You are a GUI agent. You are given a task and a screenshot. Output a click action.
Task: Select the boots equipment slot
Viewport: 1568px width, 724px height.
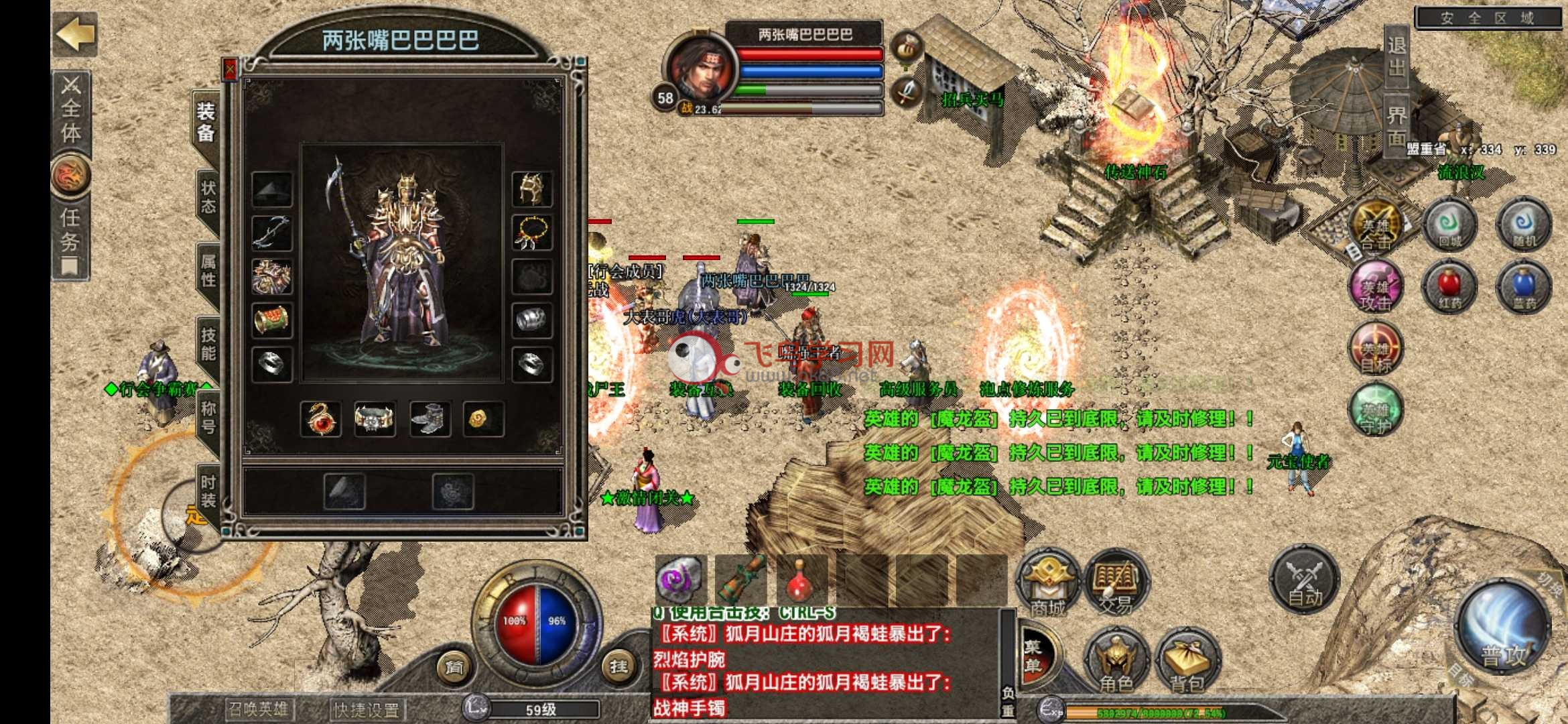429,419
